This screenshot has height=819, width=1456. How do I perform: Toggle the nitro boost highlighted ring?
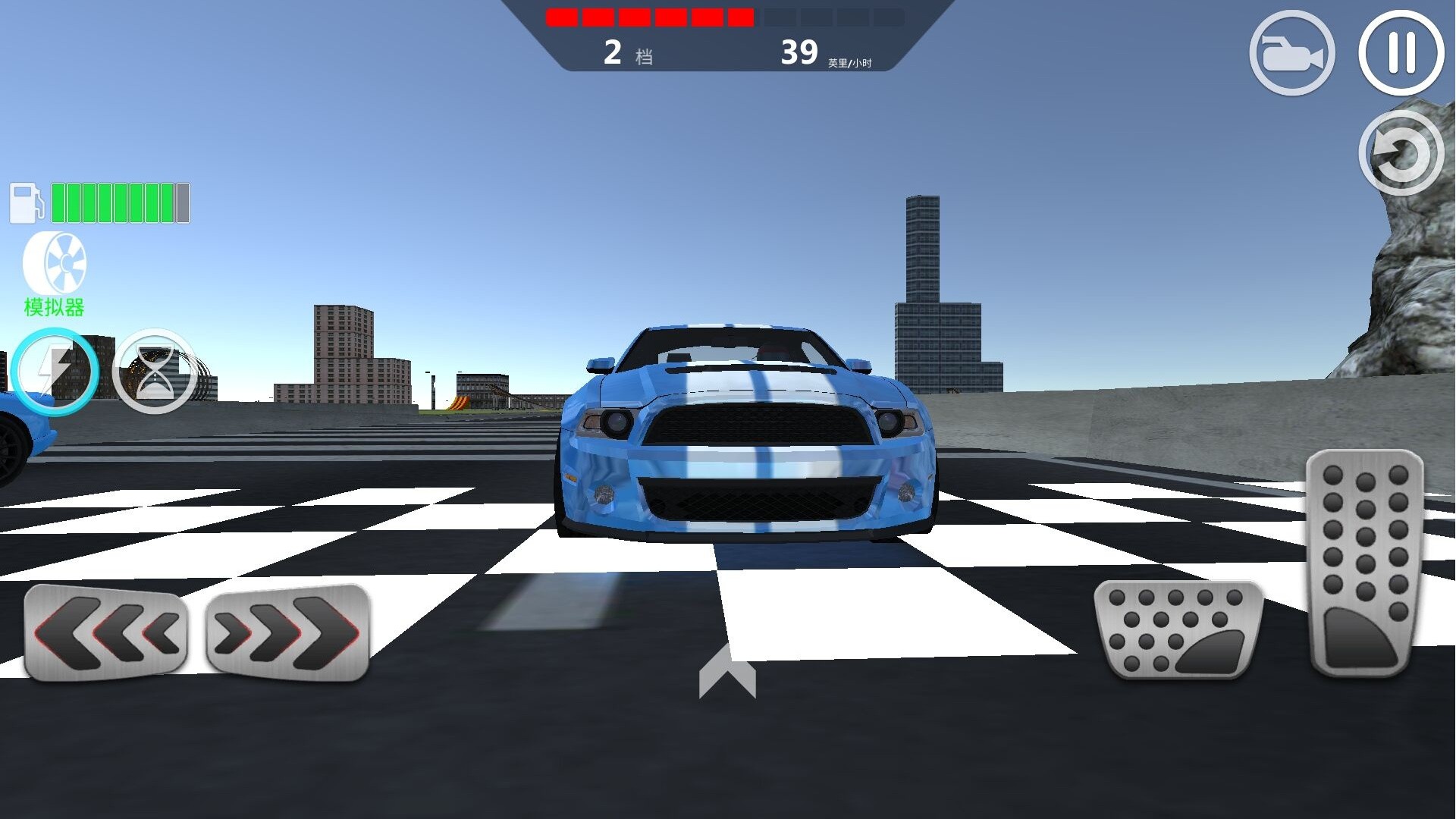click(x=55, y=372)
